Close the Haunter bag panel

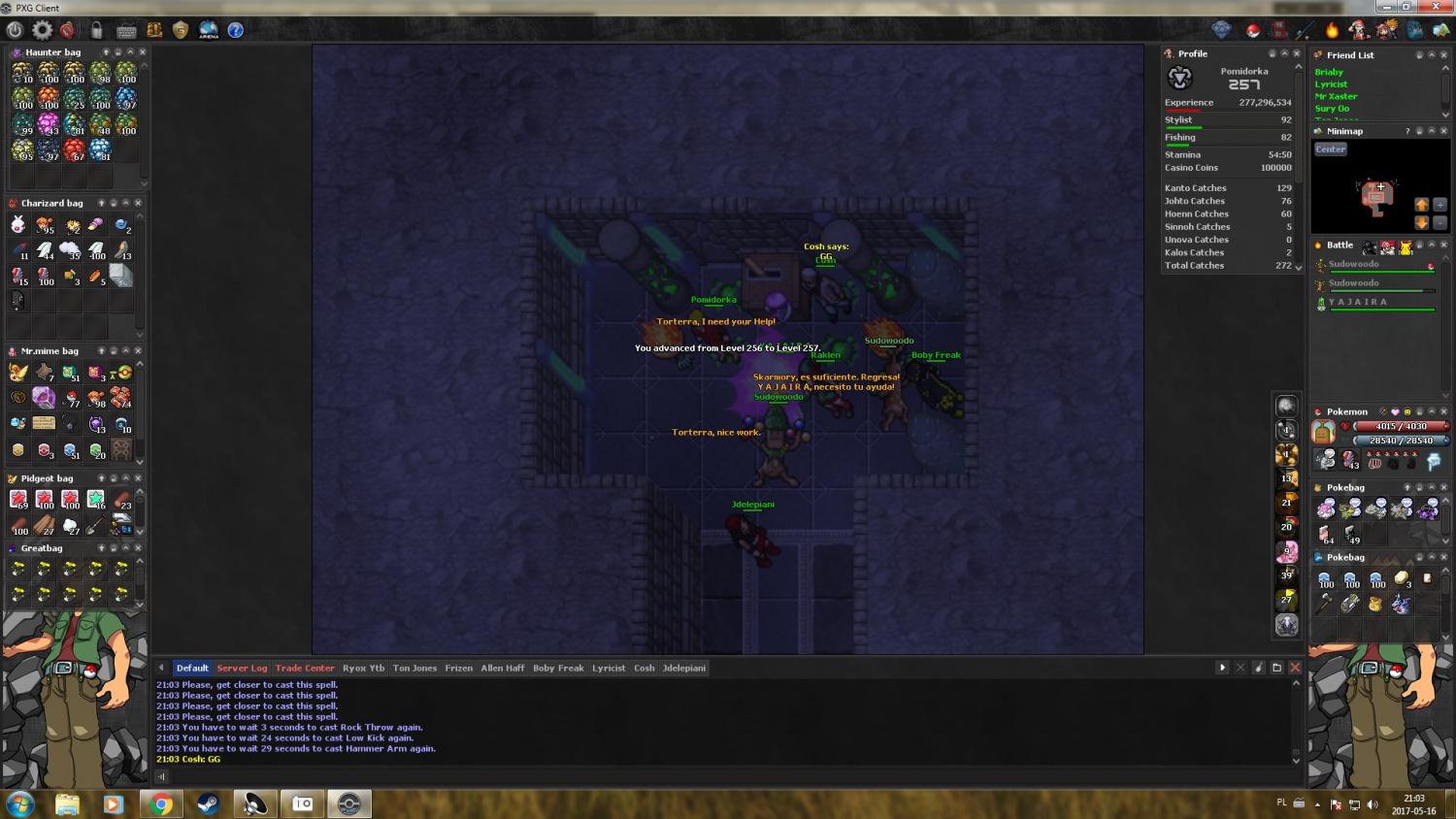tap(143, 52)
